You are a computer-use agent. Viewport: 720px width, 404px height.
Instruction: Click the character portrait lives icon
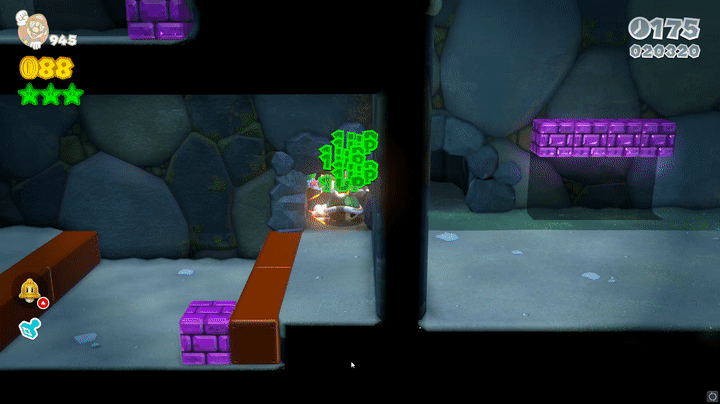click(x=30, y=28)
